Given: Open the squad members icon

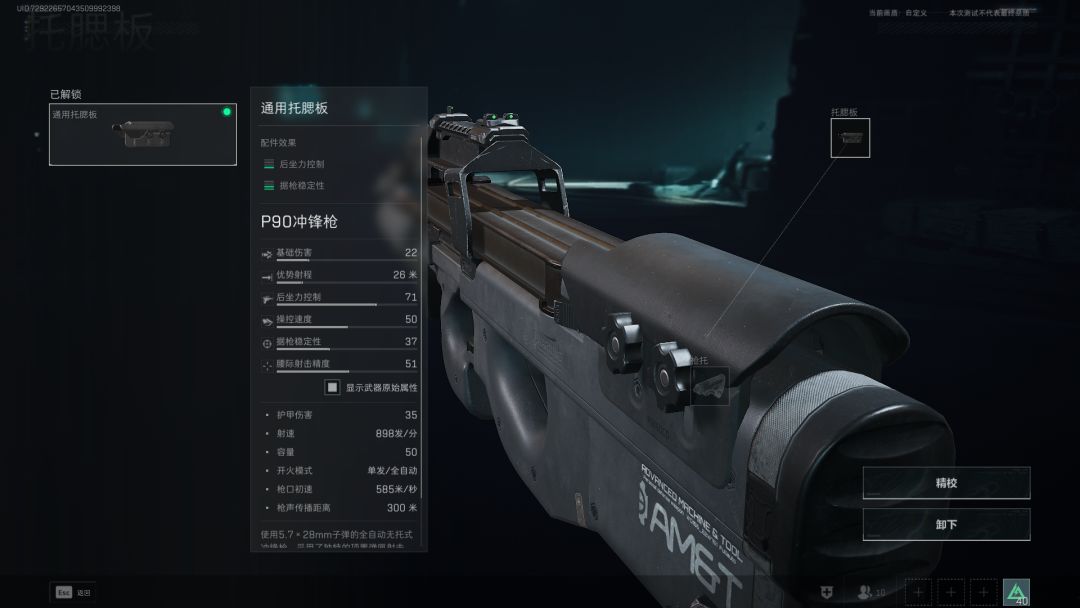Looking at the screenshot, I should coord(866,592).
